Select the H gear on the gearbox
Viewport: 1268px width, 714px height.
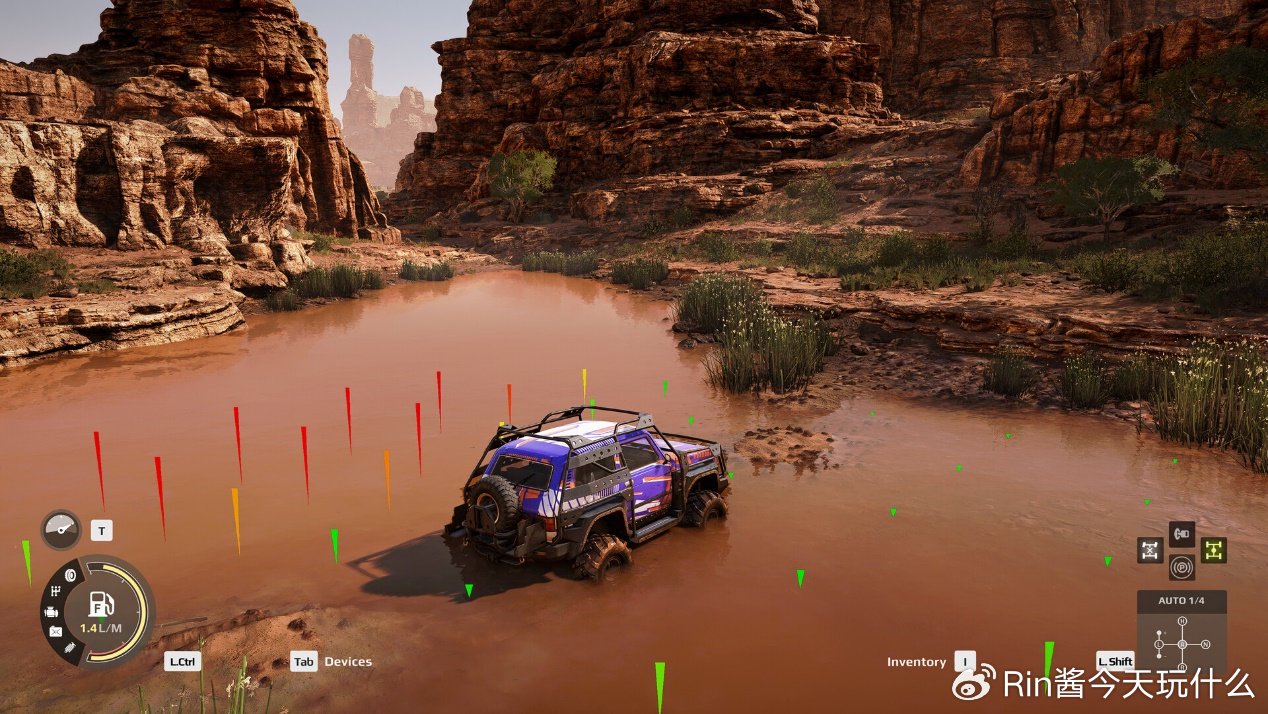pyautogui.click(x=1182, y=621)
